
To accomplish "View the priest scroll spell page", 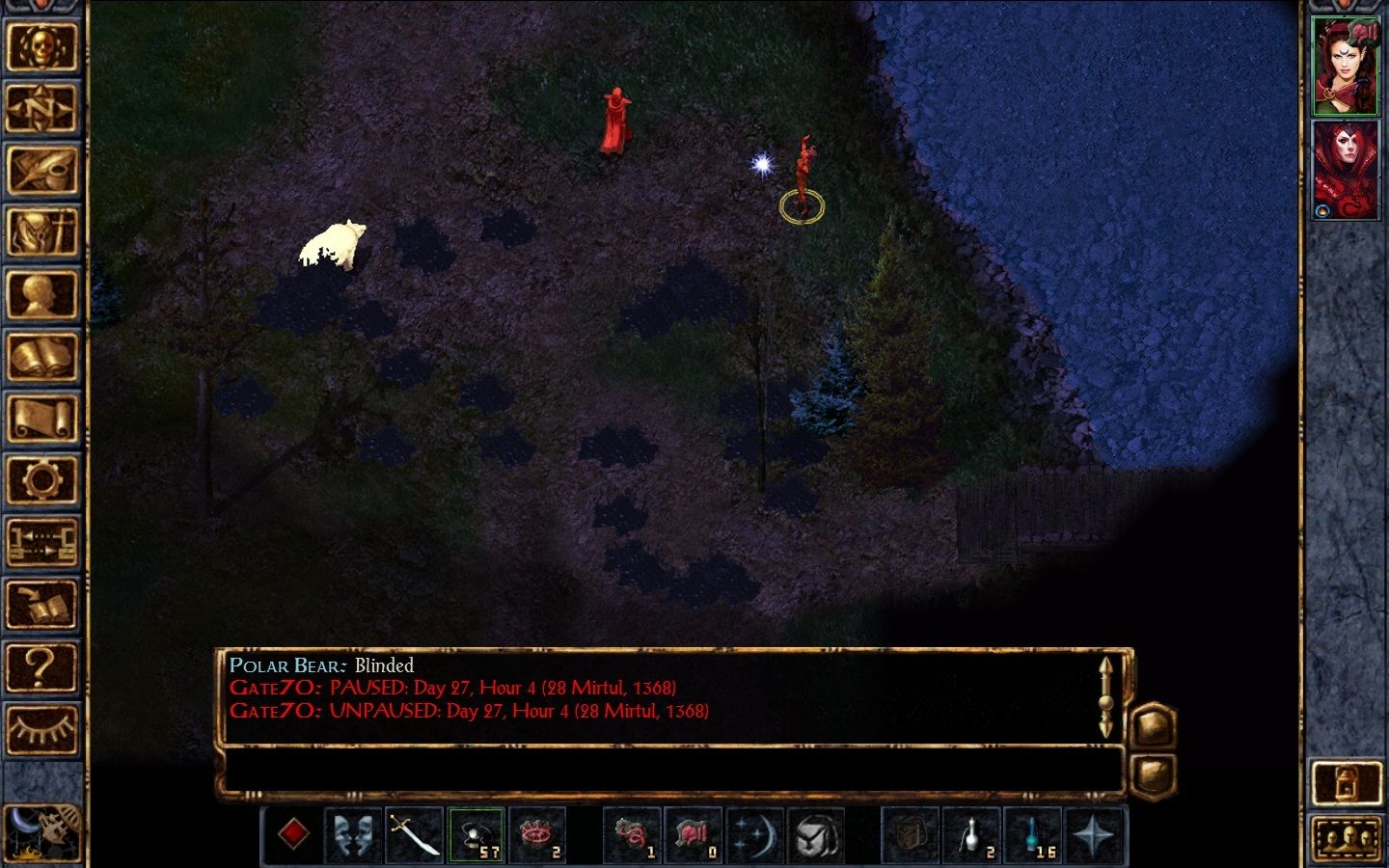I will click(x=43, y=417).
